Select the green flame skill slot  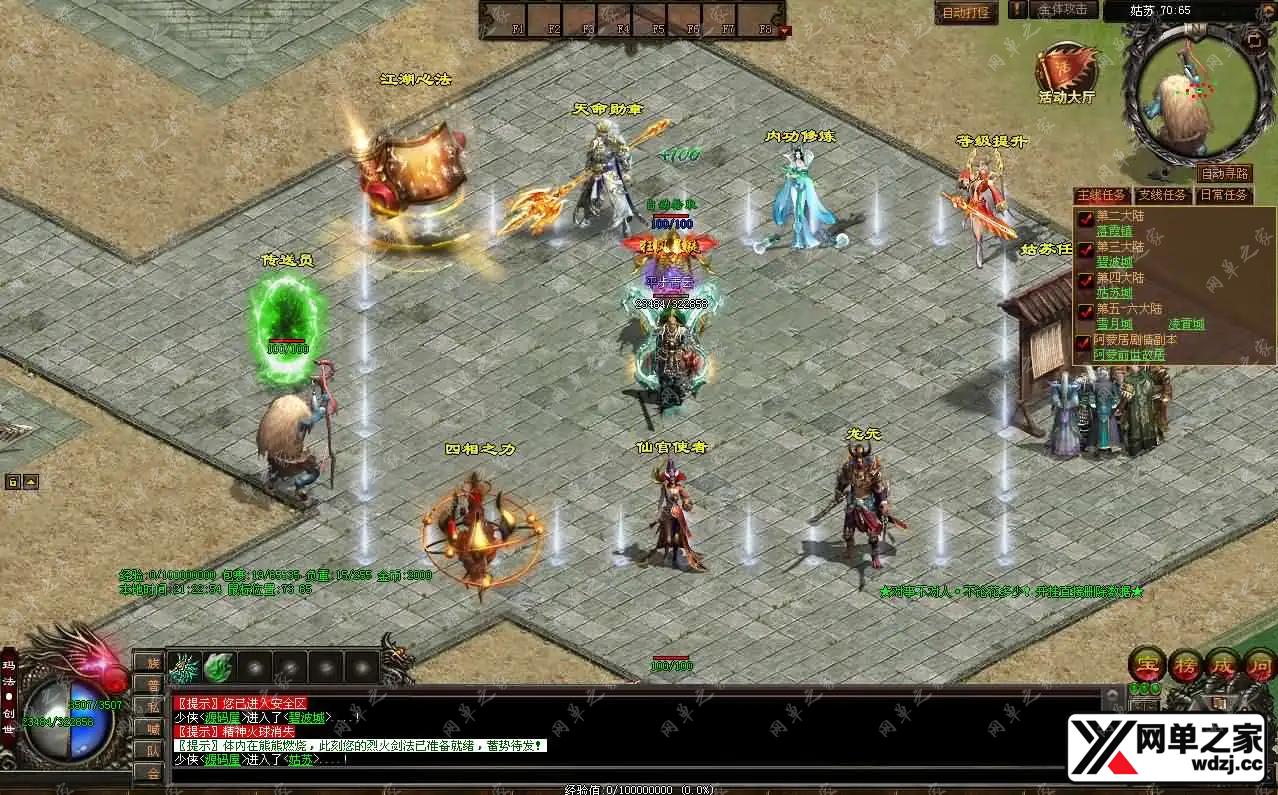click(219, 667)
